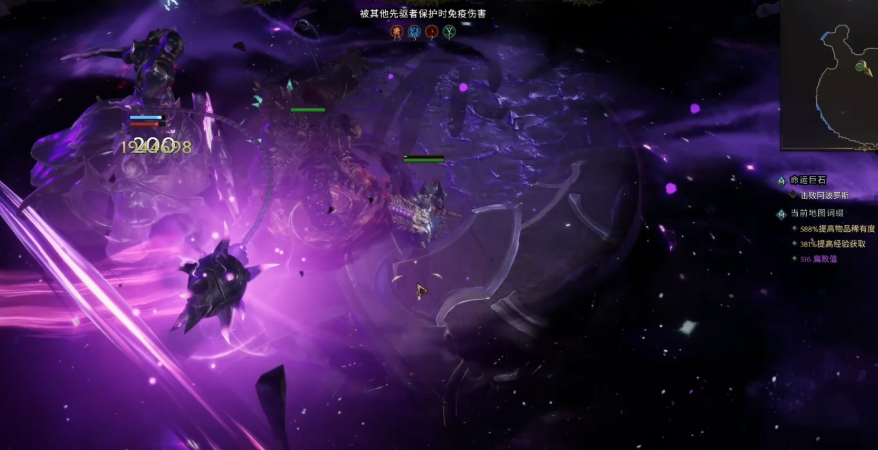Select the blue status effect icon

pos(414,32)
